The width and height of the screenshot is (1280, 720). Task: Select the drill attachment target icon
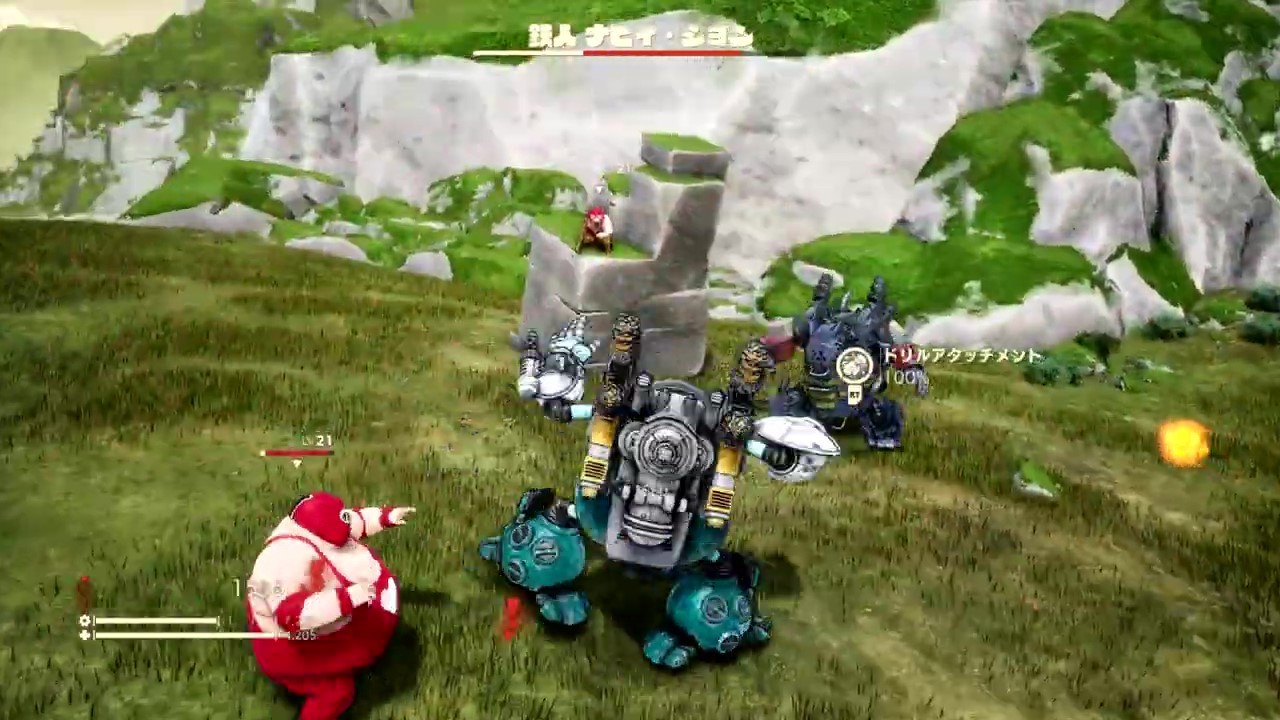tap(853, 366)
